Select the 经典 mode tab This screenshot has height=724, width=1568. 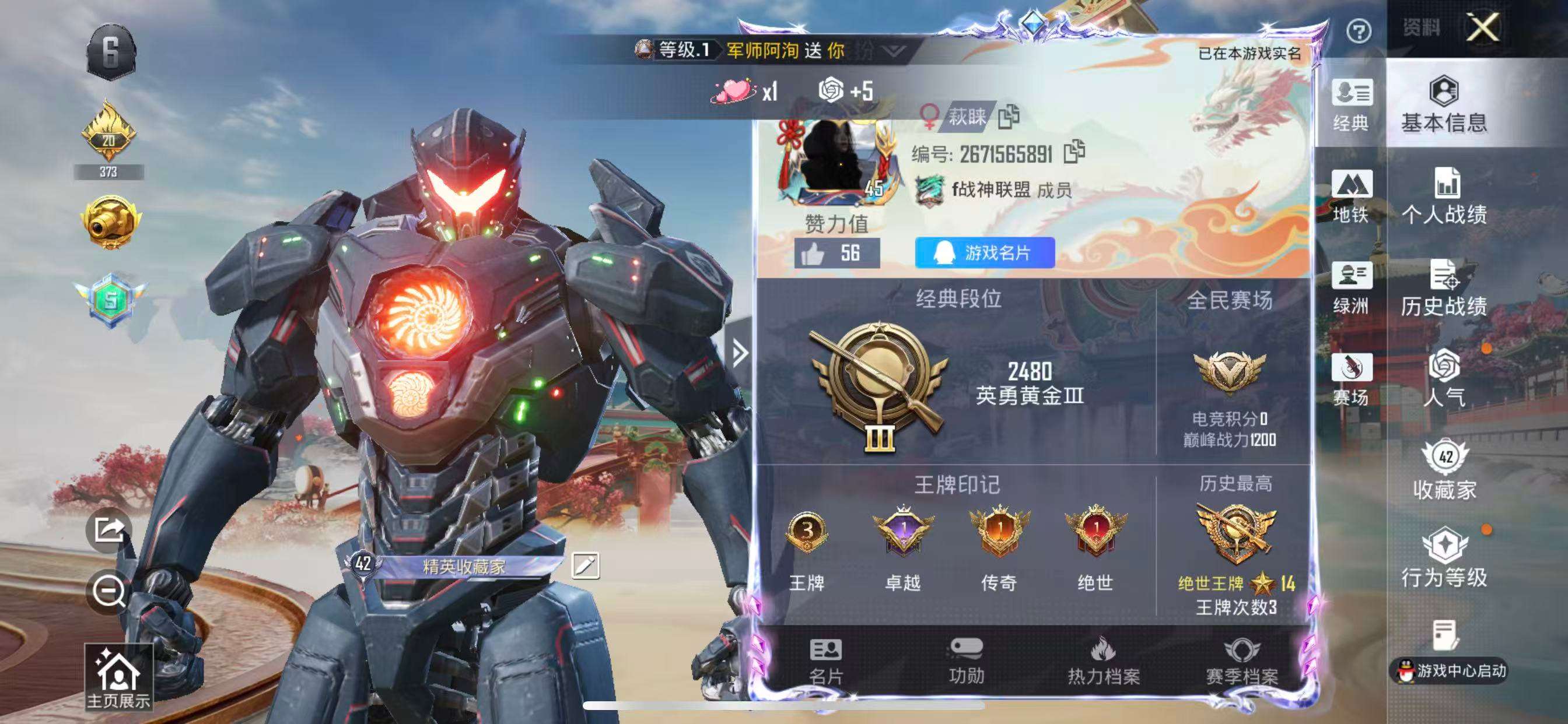(x=1350, y=105)
